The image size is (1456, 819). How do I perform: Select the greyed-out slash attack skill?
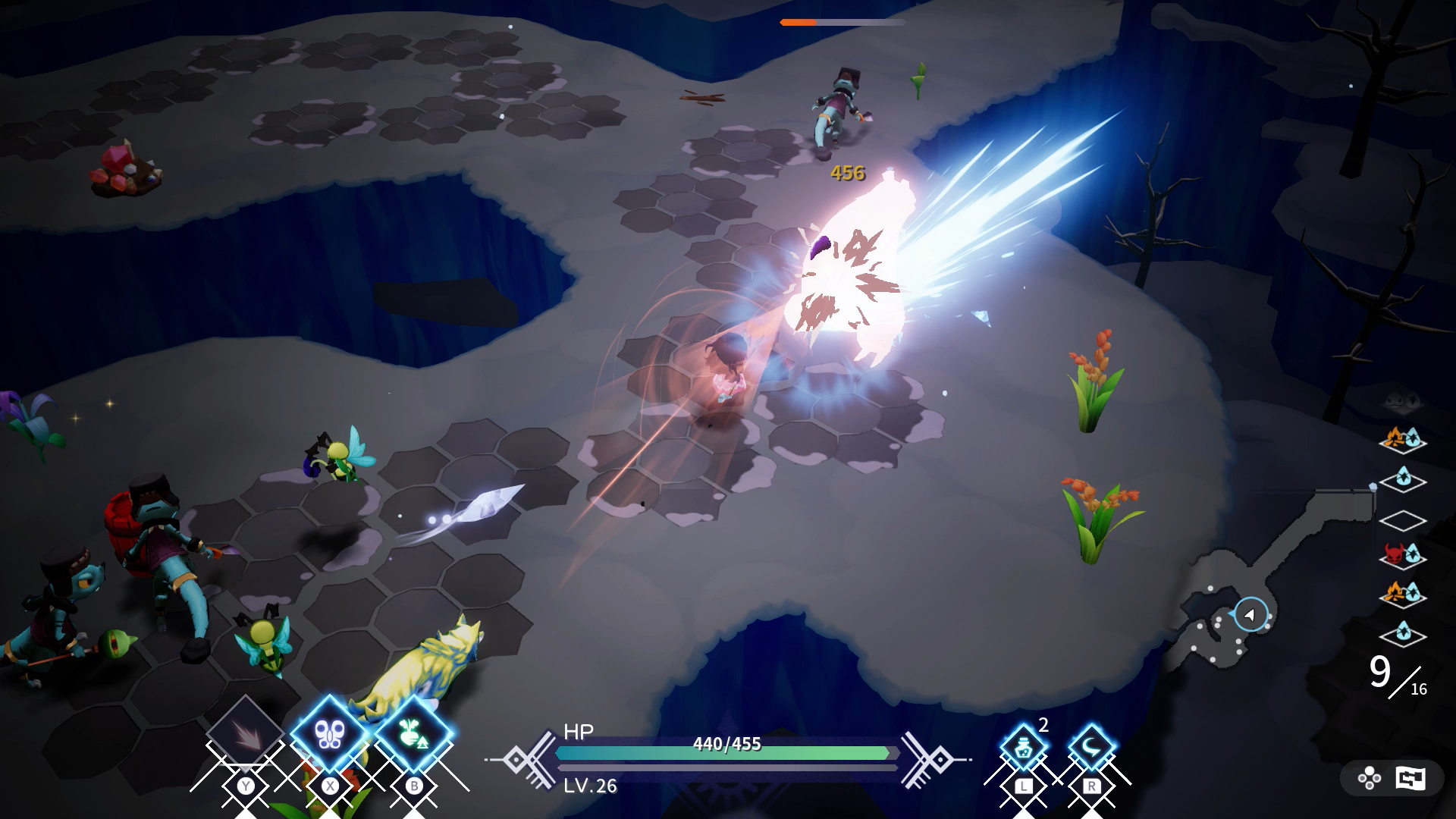coord(245,734)
